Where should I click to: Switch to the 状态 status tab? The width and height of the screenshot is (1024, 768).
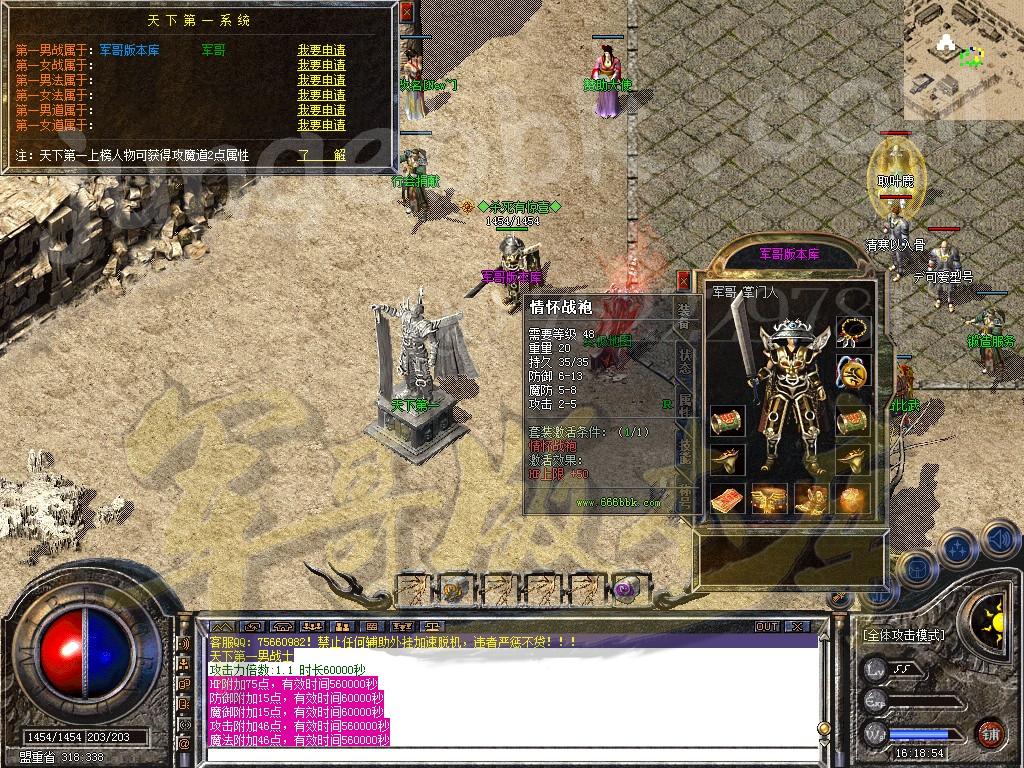pos(685,360)
